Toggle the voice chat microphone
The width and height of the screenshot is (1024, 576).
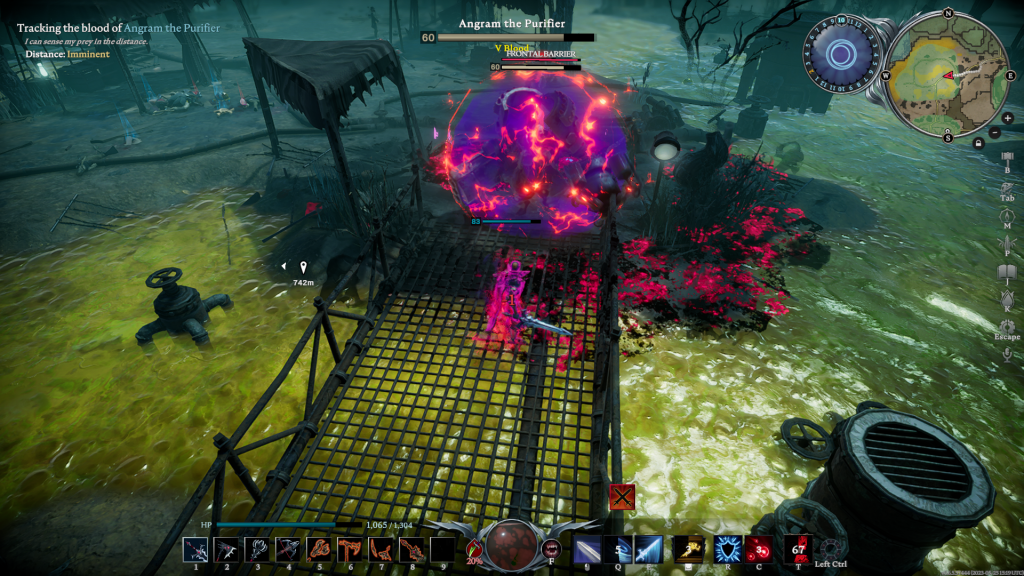tap(1007, 355)
